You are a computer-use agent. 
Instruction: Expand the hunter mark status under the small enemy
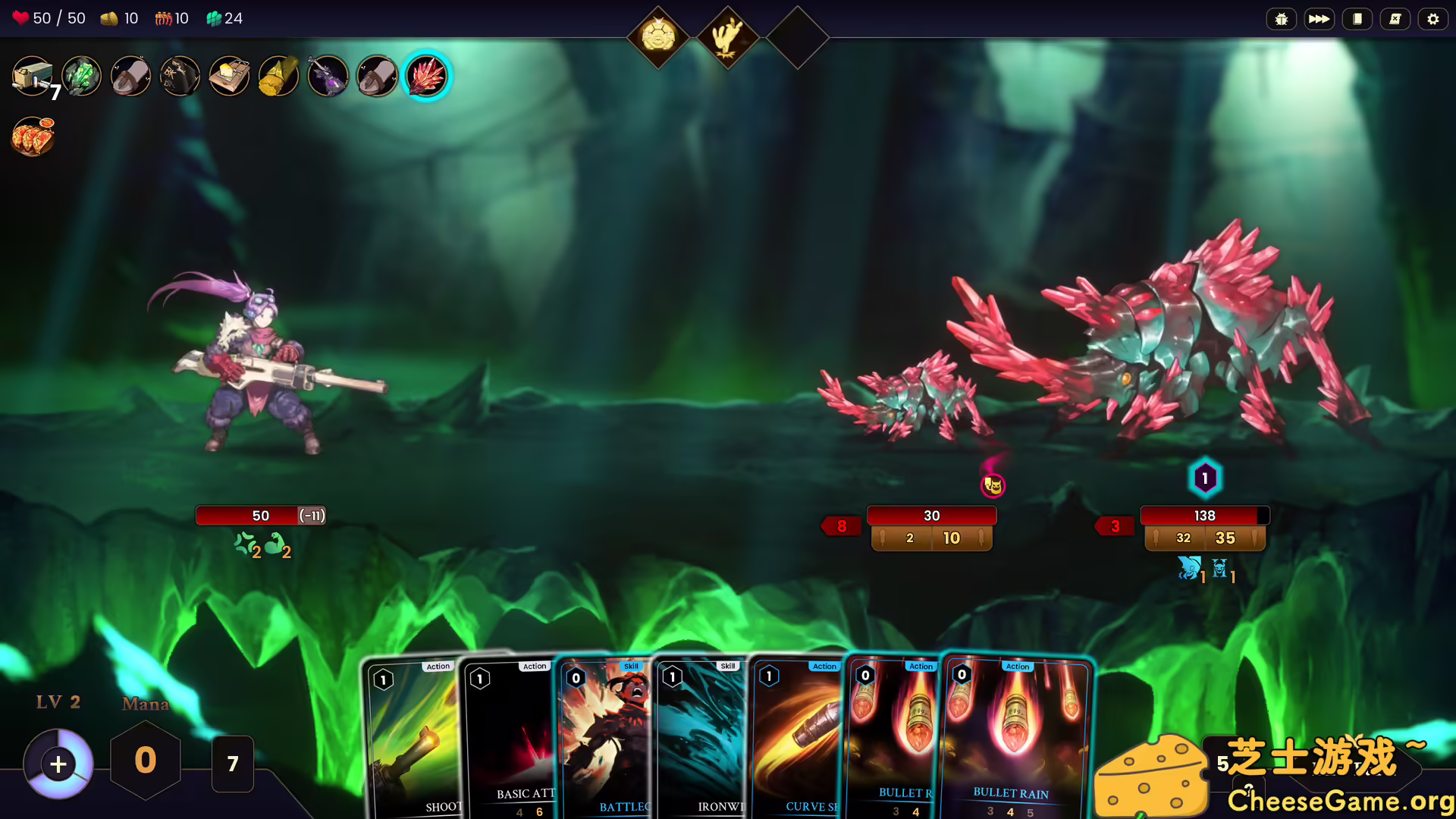click(x=993, y=486)
